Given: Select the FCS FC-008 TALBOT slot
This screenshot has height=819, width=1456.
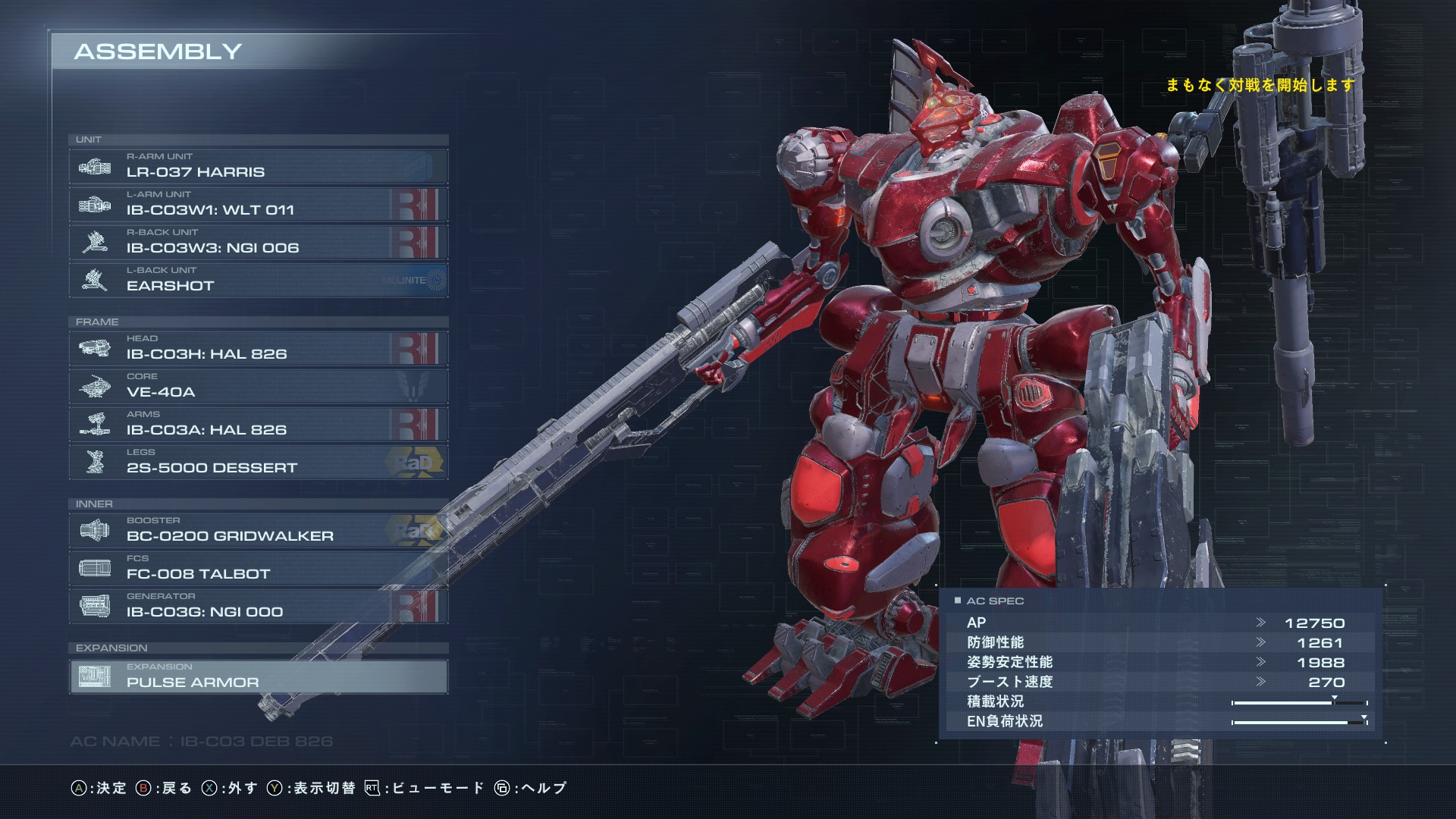Looking at the screenshot, I should click(258, 568).
